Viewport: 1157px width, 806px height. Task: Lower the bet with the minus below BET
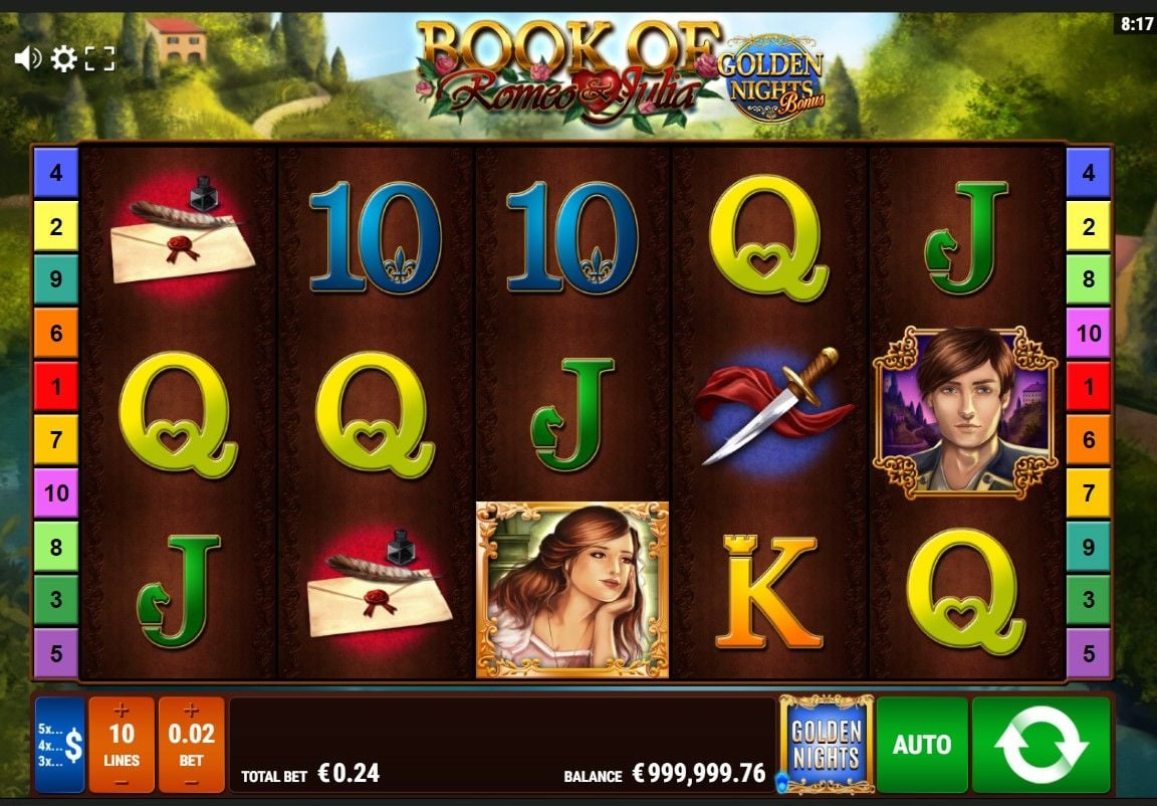tap(191, 781)
